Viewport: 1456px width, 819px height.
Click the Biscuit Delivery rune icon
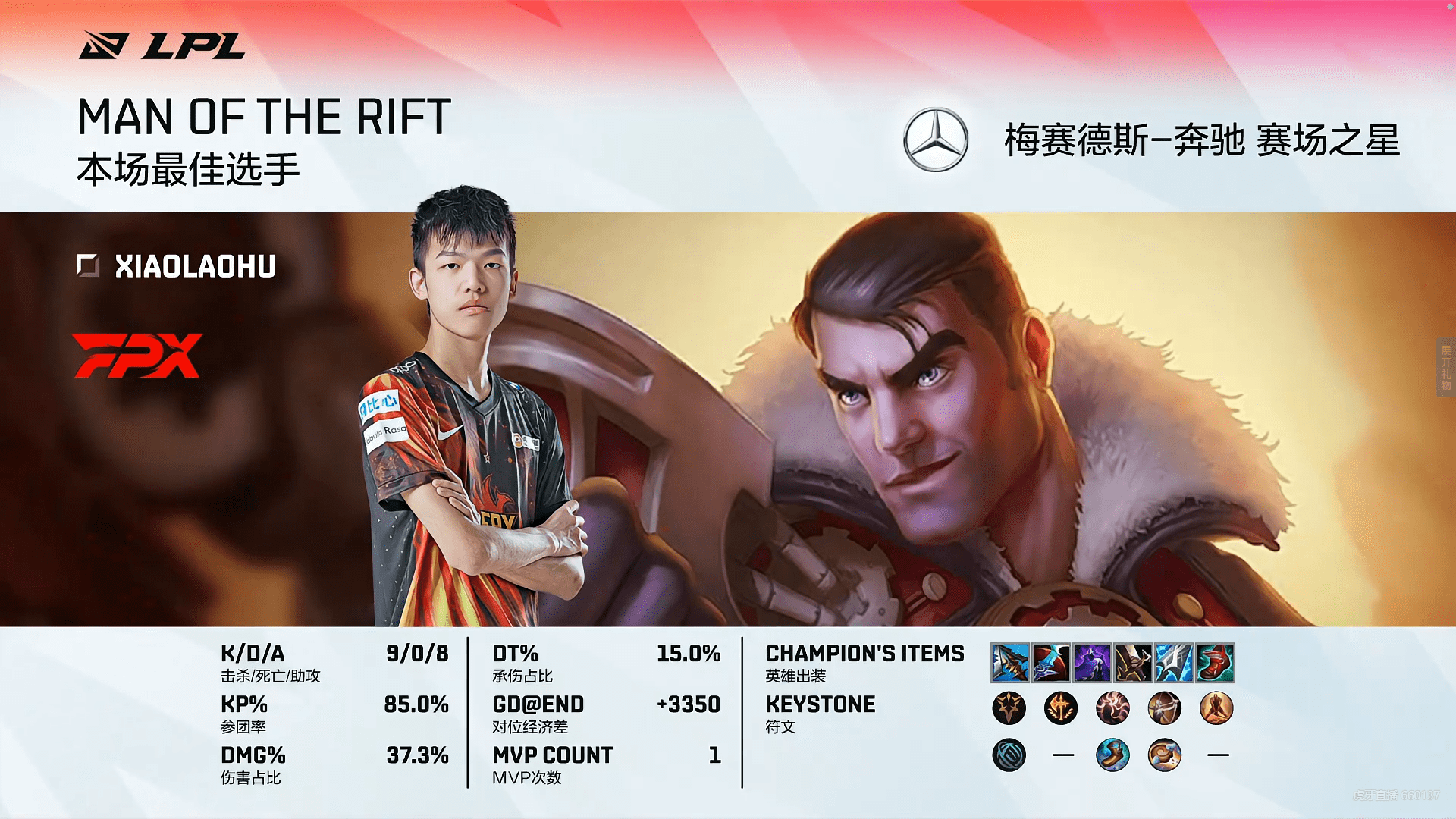1164,755
